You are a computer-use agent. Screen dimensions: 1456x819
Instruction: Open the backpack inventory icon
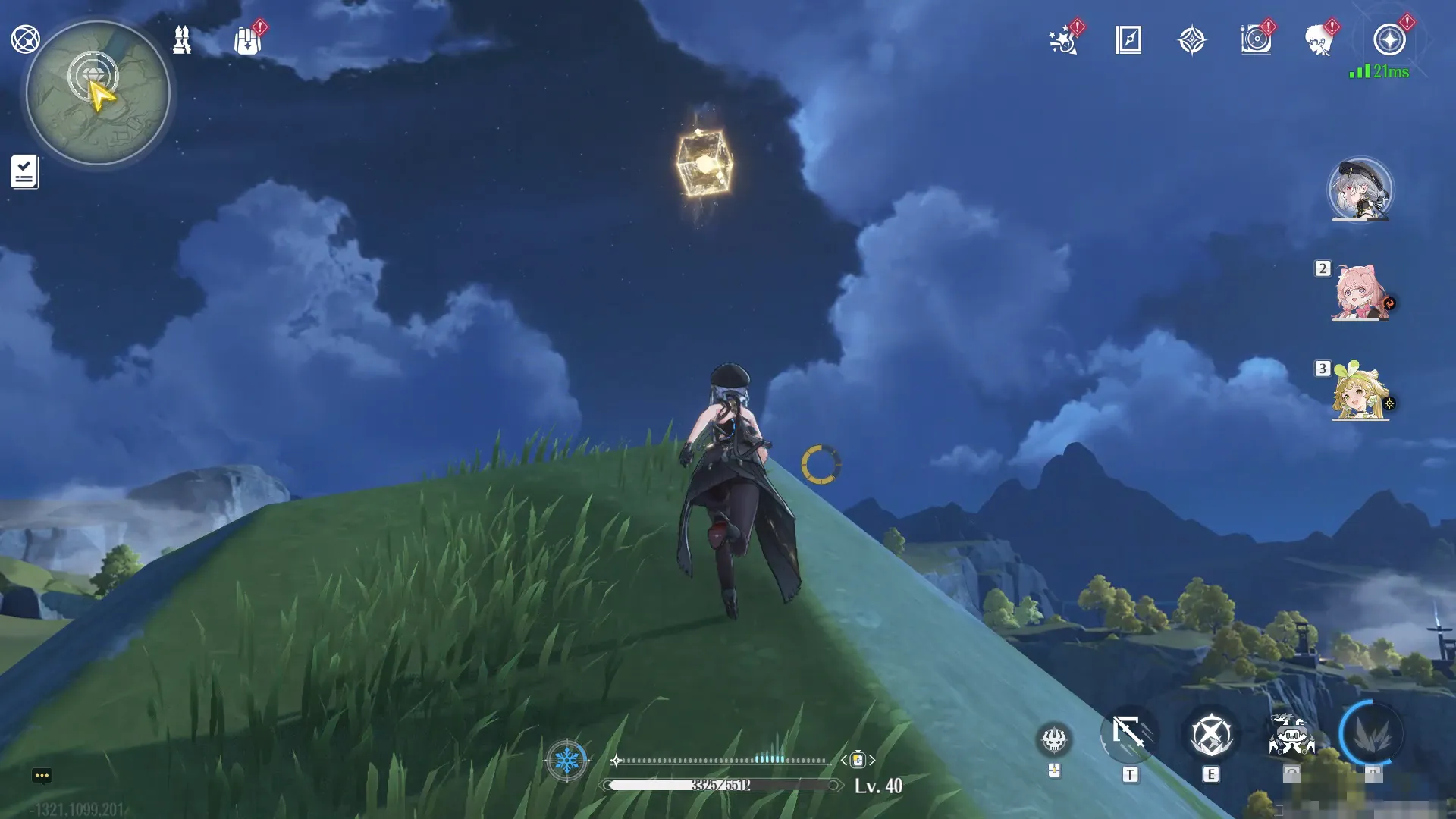(247, 41)
